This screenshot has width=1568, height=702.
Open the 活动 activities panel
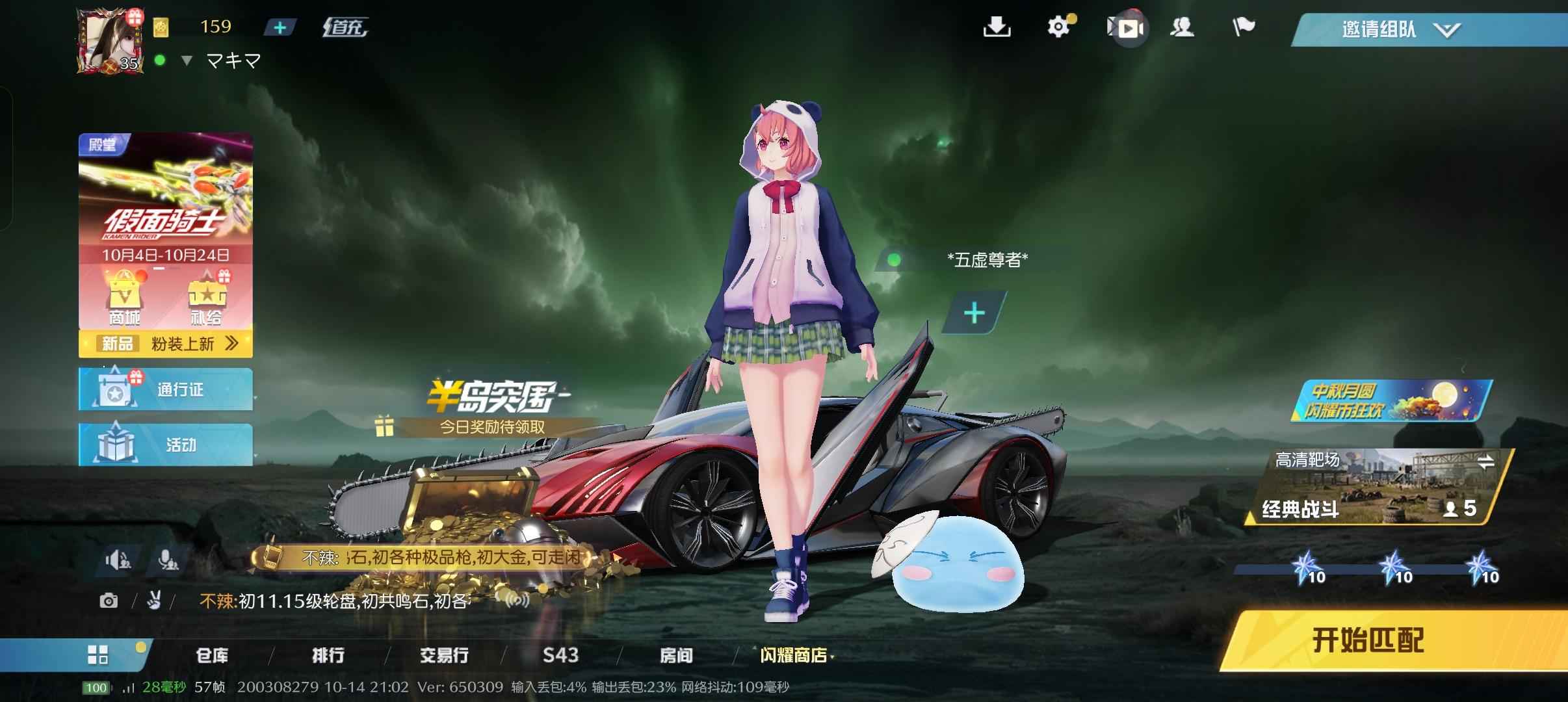pyautogui.click(x=166, y=445)
